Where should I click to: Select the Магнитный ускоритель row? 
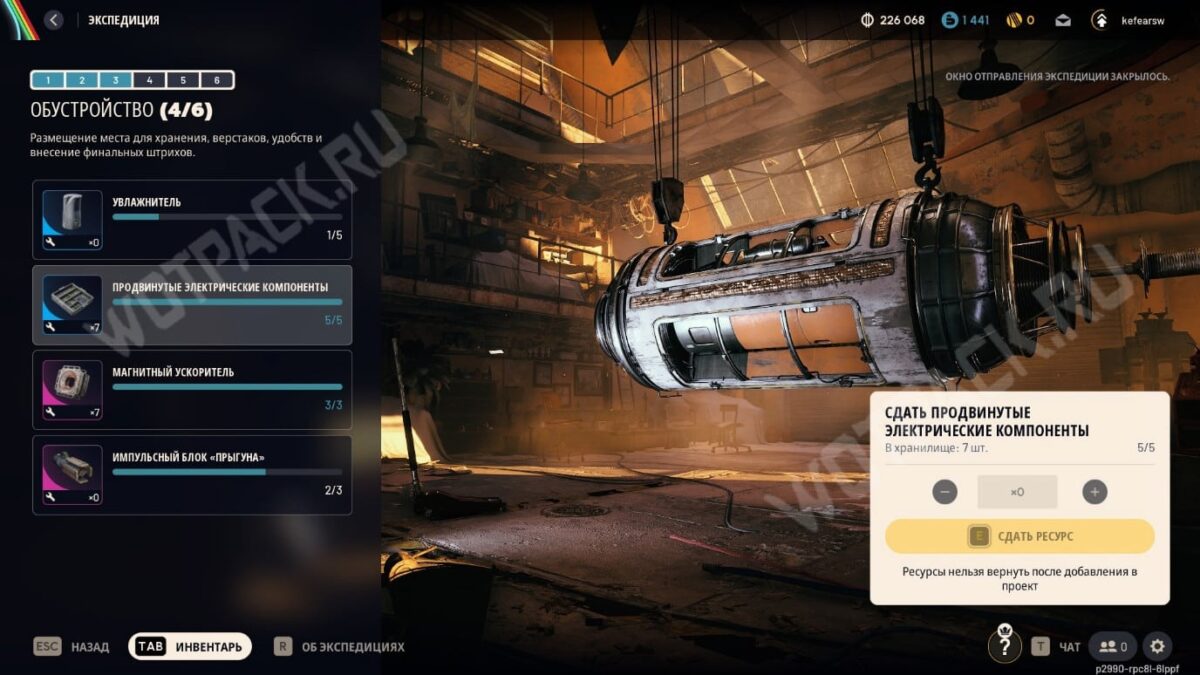(x=192, y=389)
